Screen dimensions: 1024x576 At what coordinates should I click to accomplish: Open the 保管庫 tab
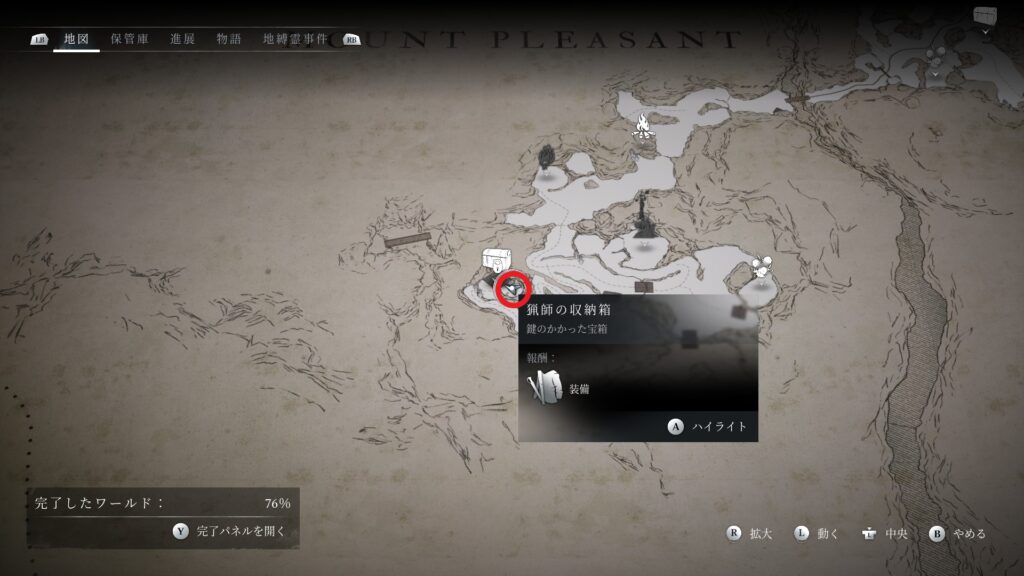click(x=130, y=39)
